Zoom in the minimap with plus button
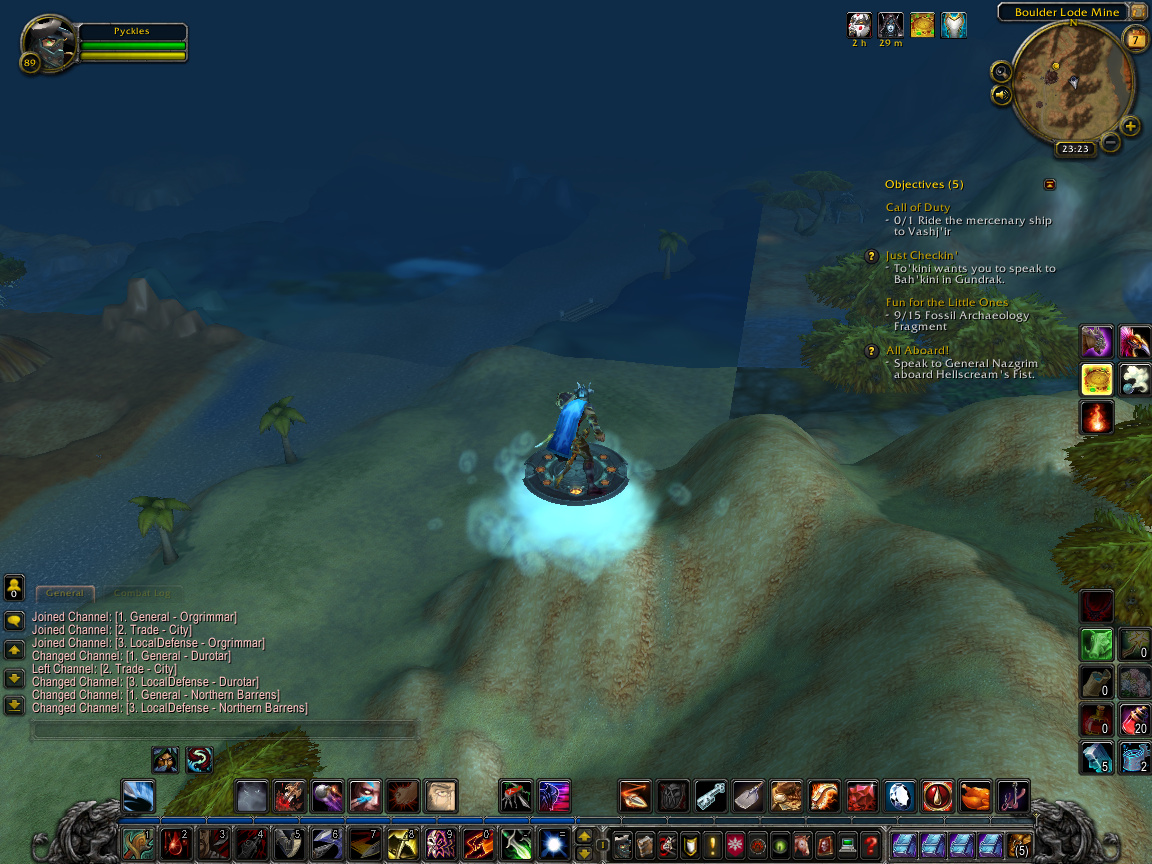The height and width of the screenshot is (864, 1152). tap(1130, 126)
